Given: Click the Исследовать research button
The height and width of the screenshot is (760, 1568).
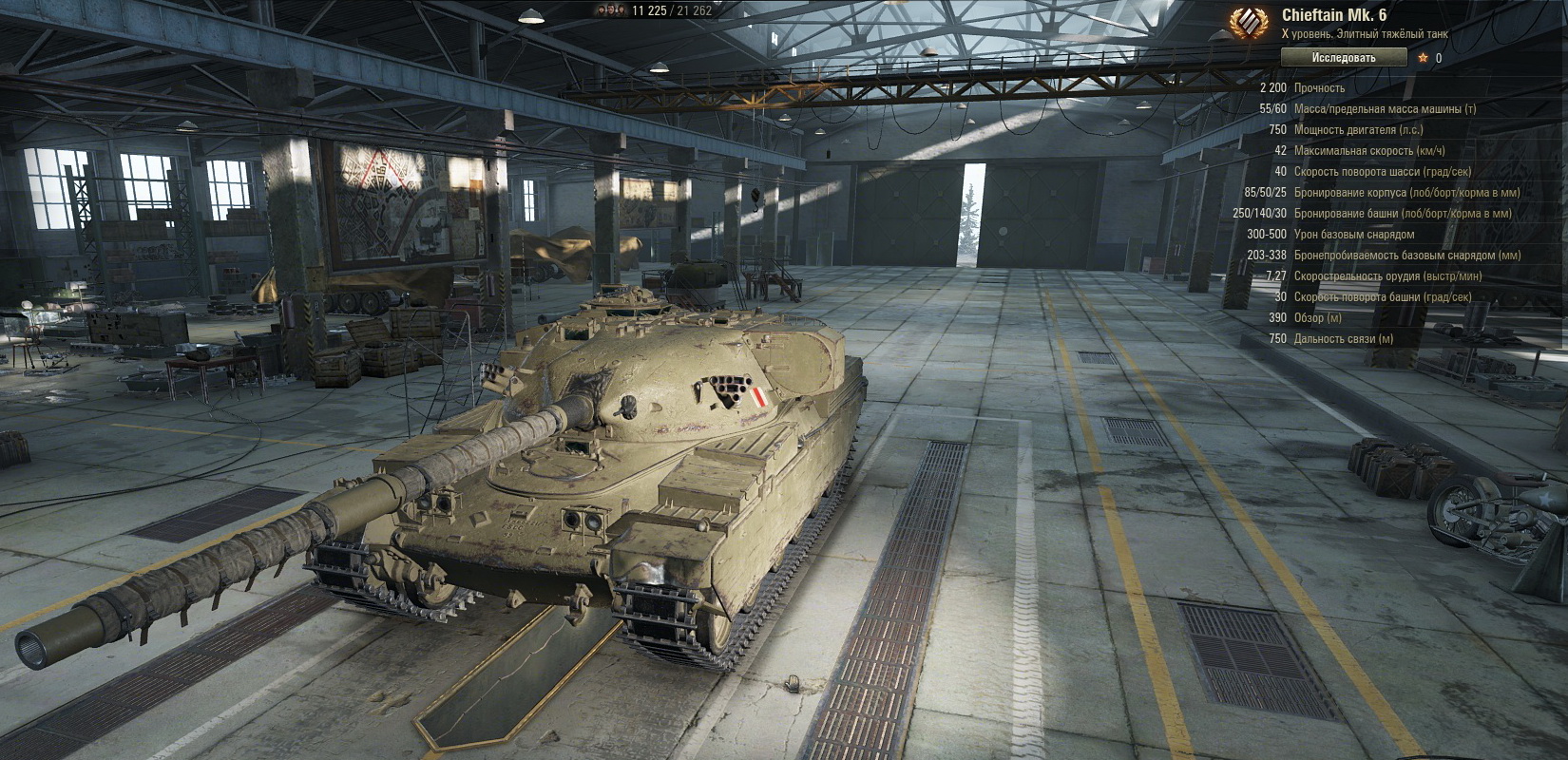Looking at the screenshot, I should pos(1343,58).
